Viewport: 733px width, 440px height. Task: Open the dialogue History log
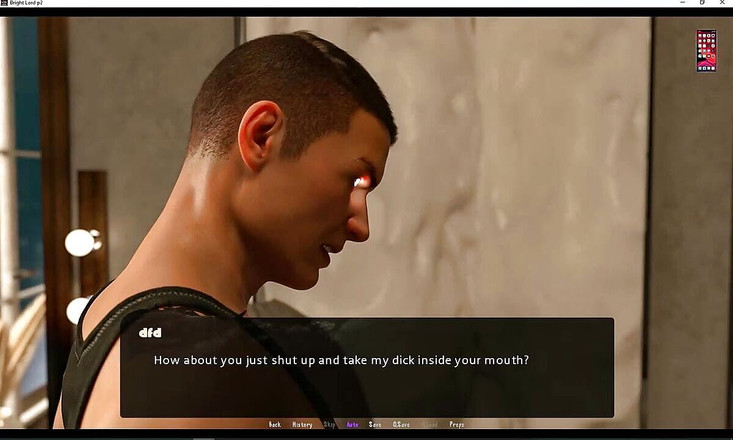[x=302, y=425]
